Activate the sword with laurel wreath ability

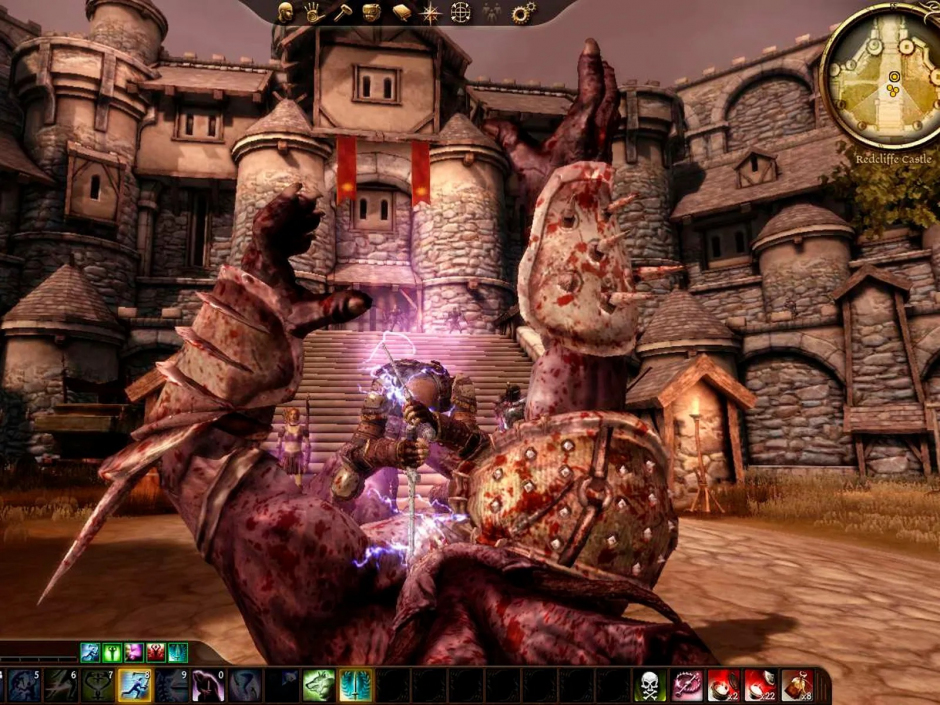355,685
